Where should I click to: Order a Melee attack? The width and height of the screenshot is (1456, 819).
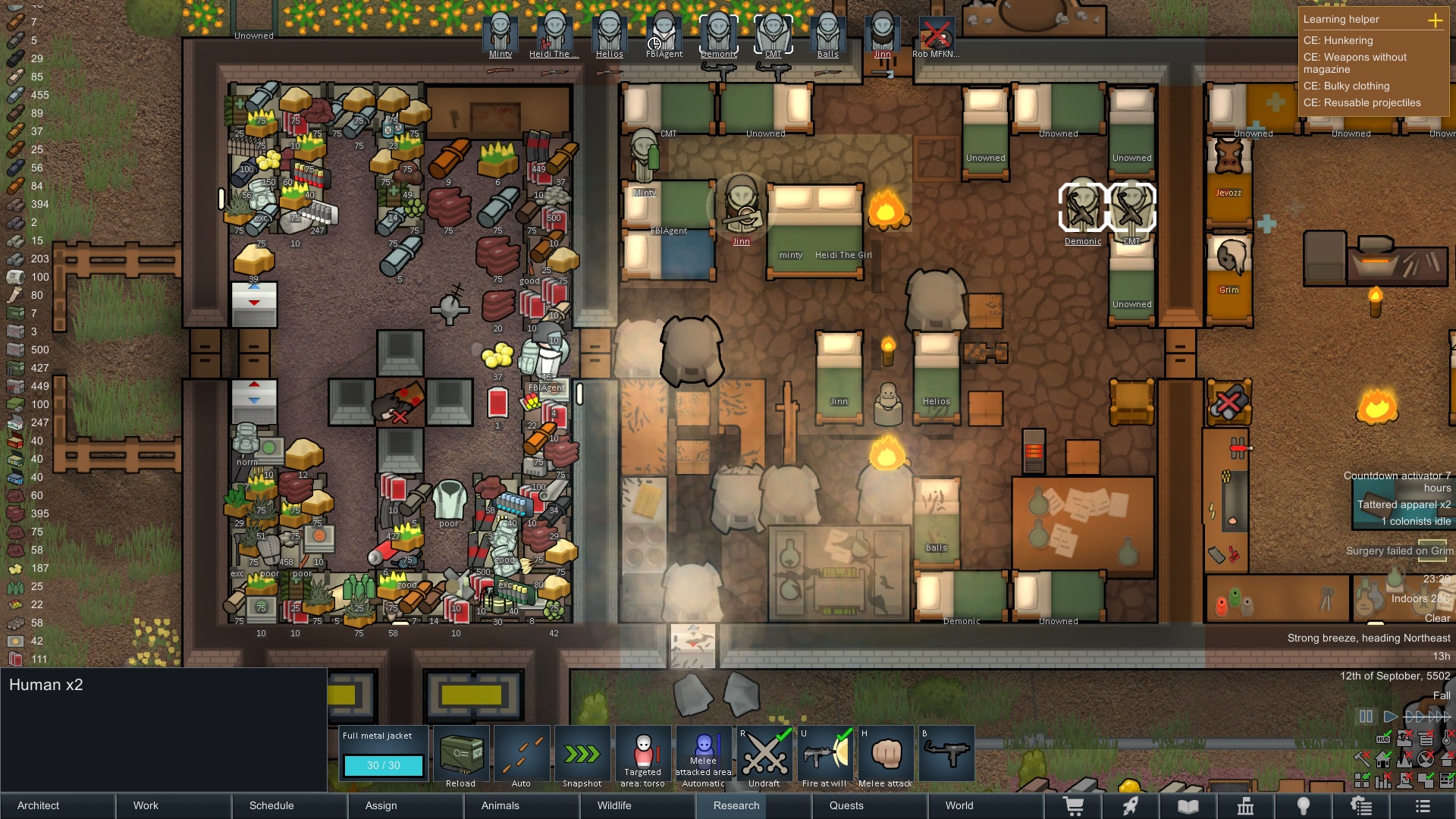click(x=886, y=755)
